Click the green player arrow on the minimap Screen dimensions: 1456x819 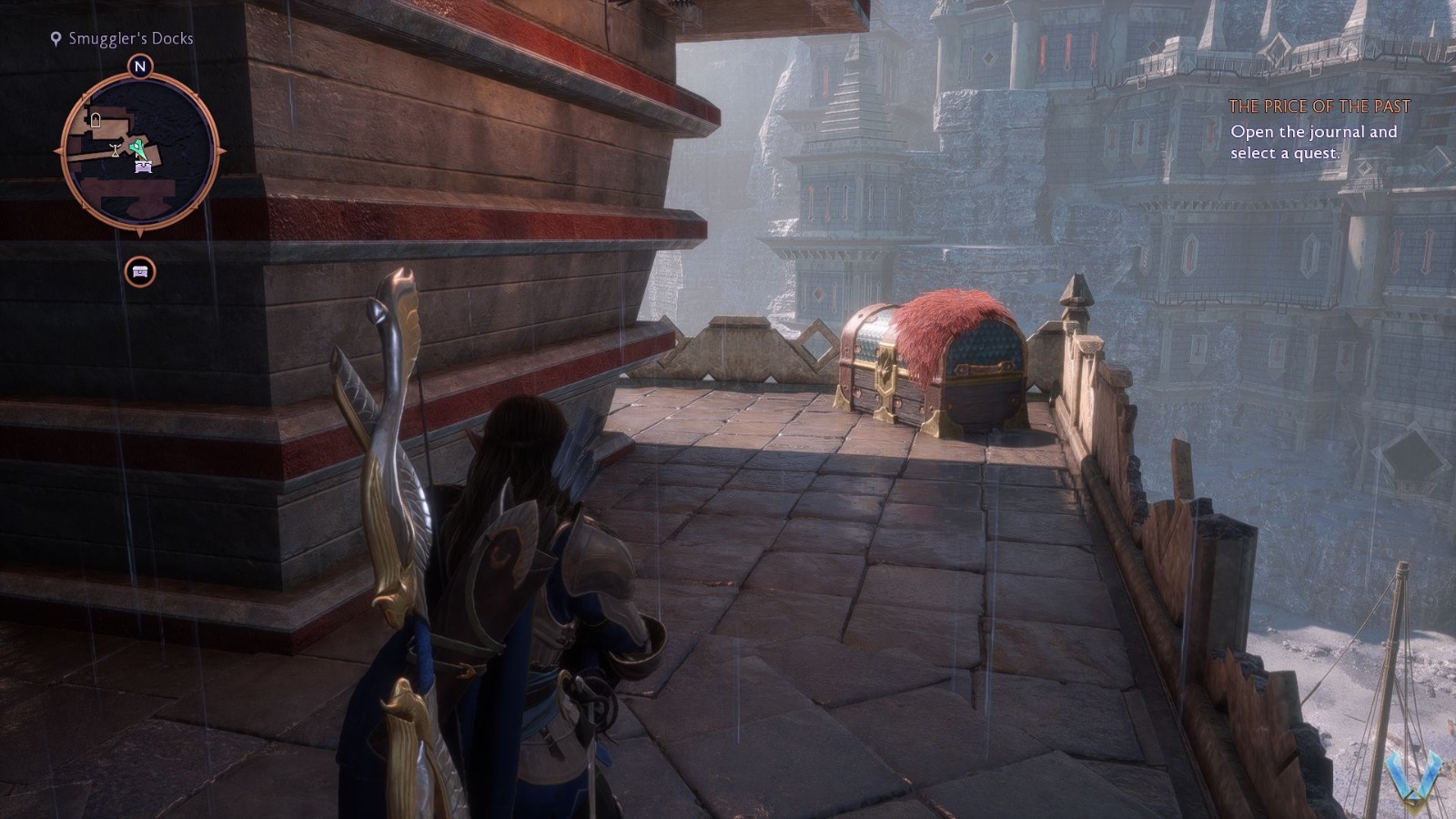(x=136, y=147)
